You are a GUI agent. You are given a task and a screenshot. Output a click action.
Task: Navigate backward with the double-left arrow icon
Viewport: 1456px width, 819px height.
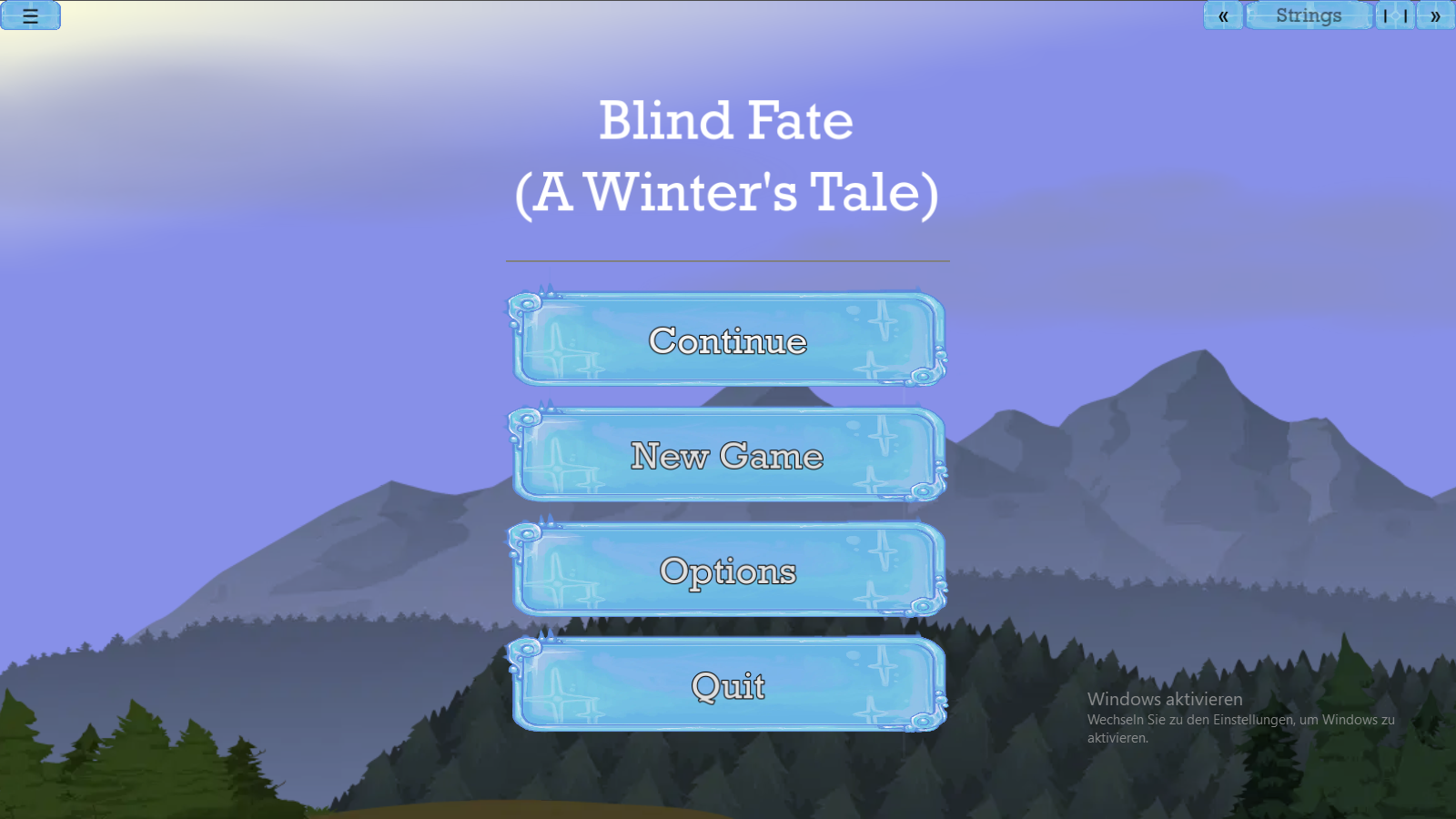[x=1223, y=15]
